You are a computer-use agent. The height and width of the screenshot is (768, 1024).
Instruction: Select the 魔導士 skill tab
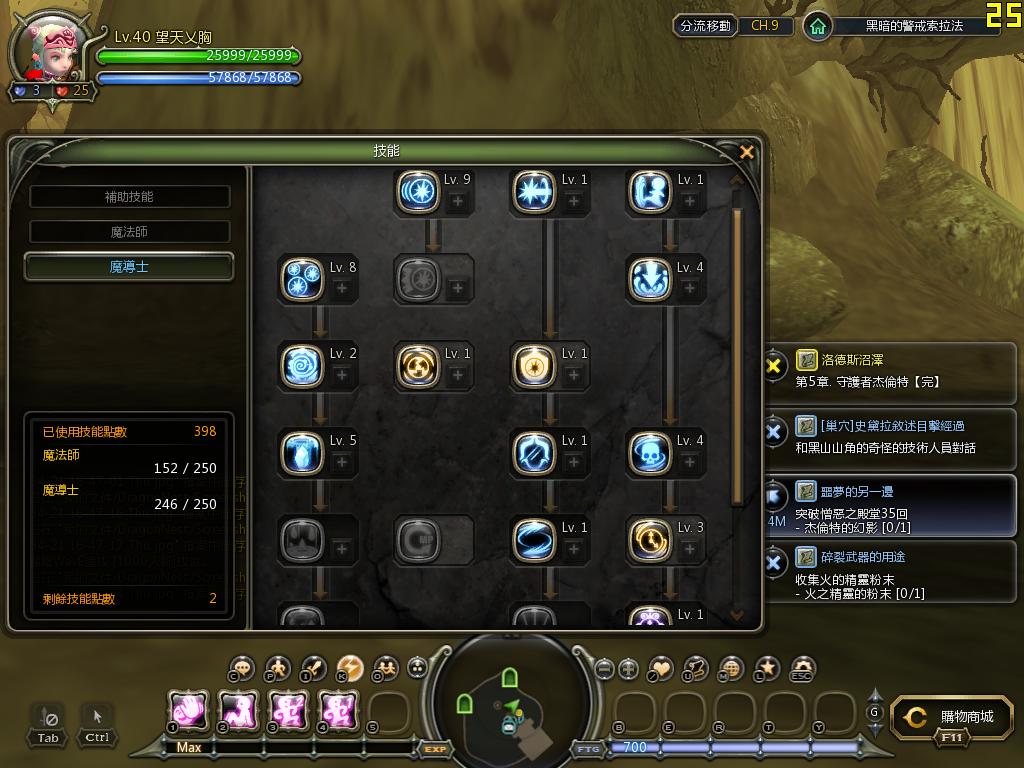129,267
